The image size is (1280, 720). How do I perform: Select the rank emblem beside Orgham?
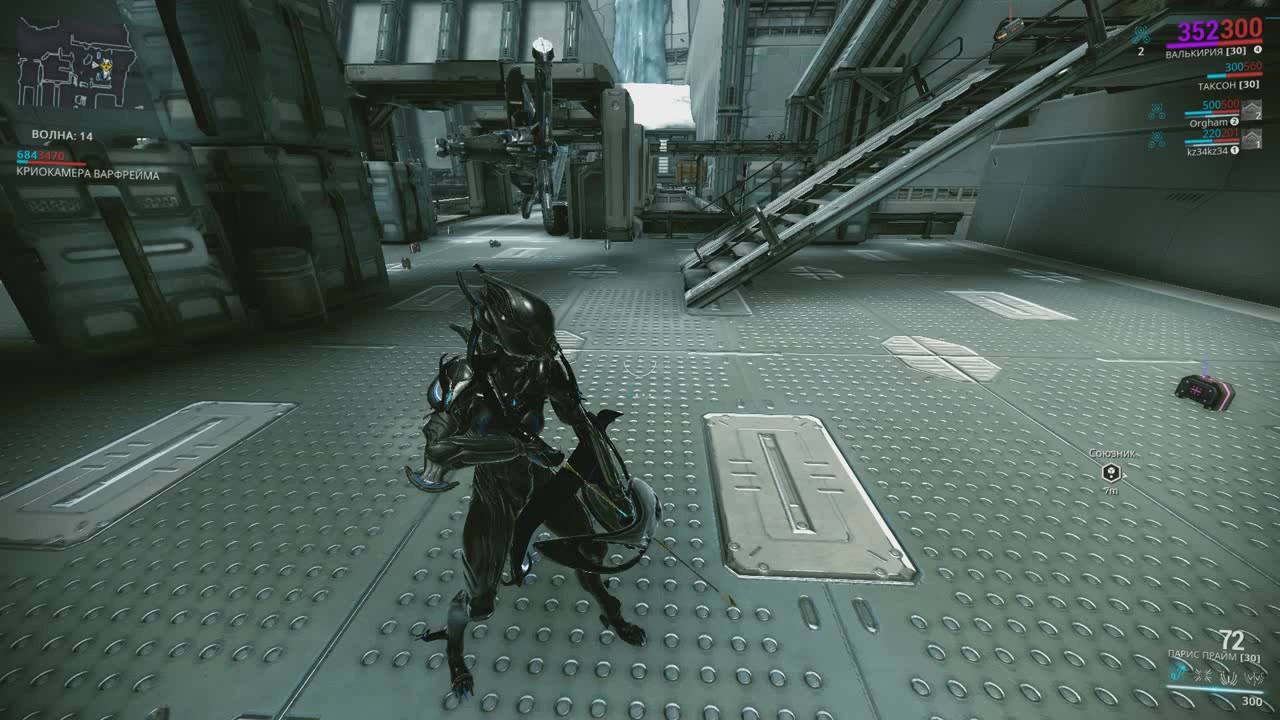pos(1253,110)
